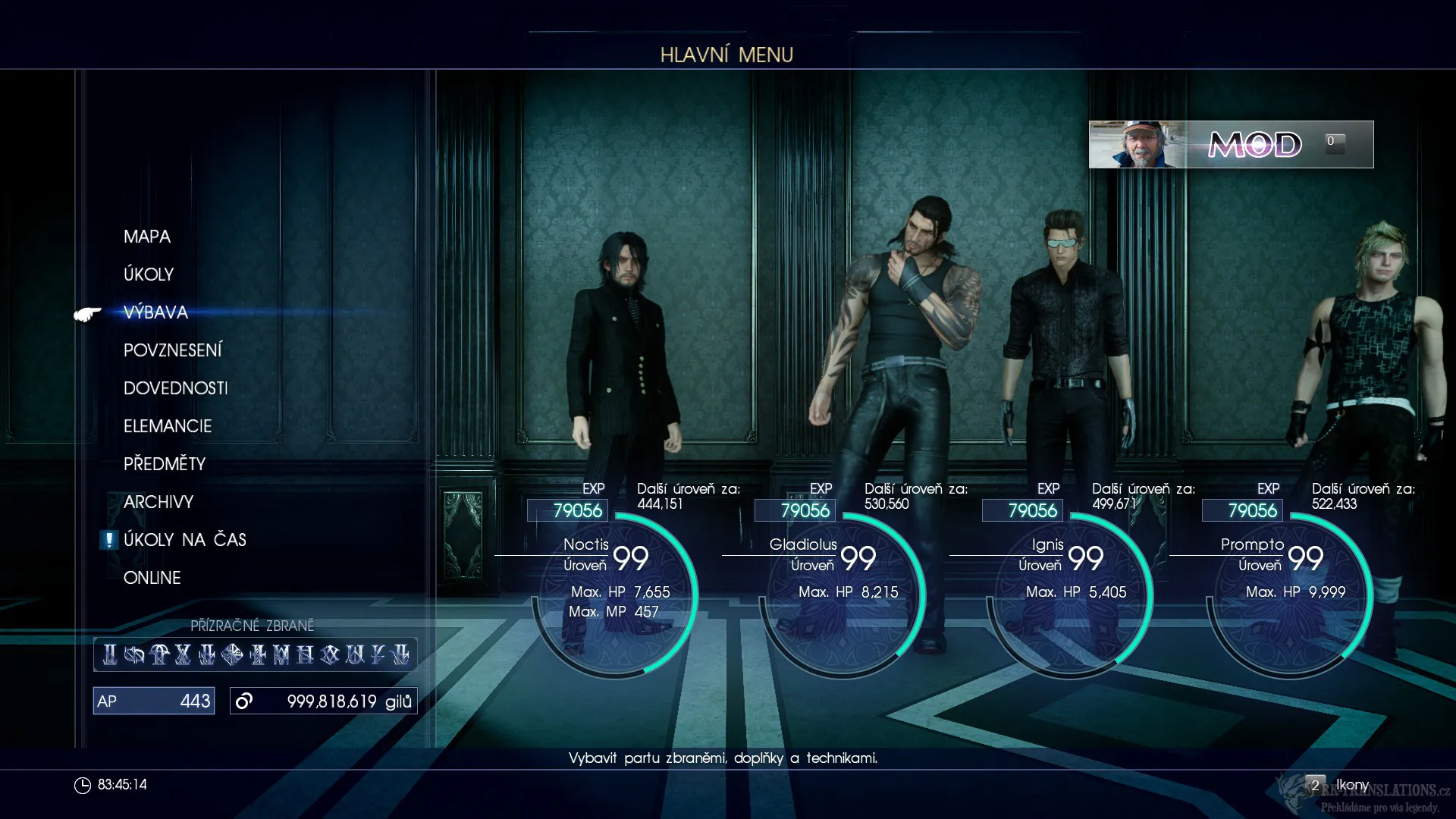Click the hand cursor icon beside VÝBAVA
This screenshot has height=819, width=1456.
click(86, 314)
